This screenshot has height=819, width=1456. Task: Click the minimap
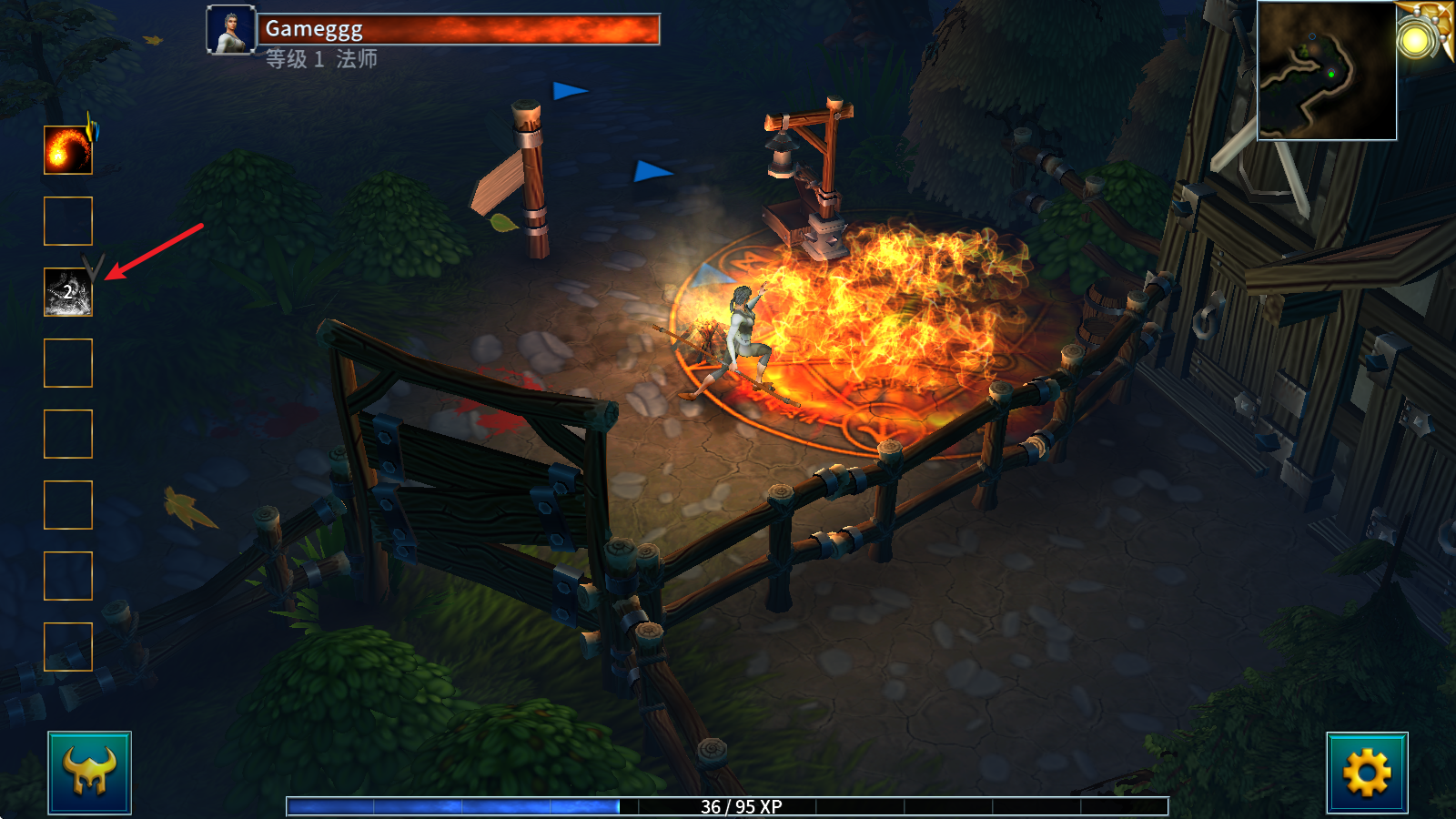1326,71
